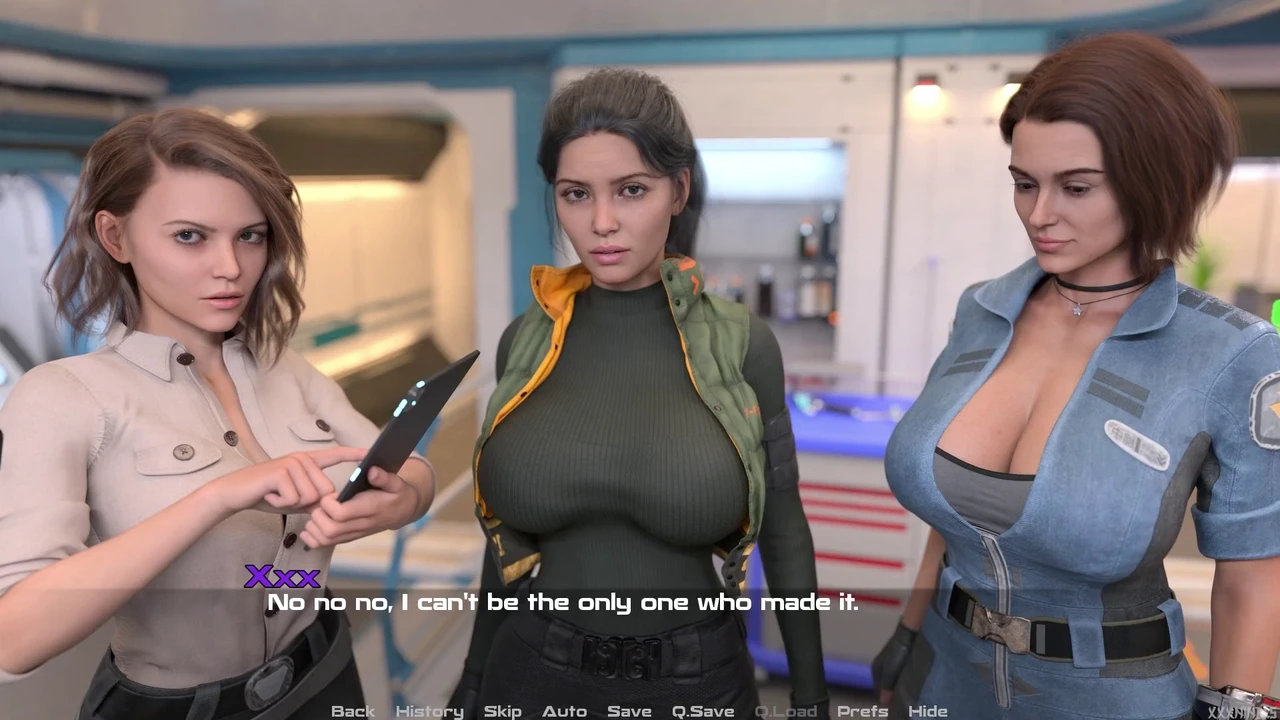1280x720 pixels.
Task: Click Q.Save to quick save
Action: (703, 711)
